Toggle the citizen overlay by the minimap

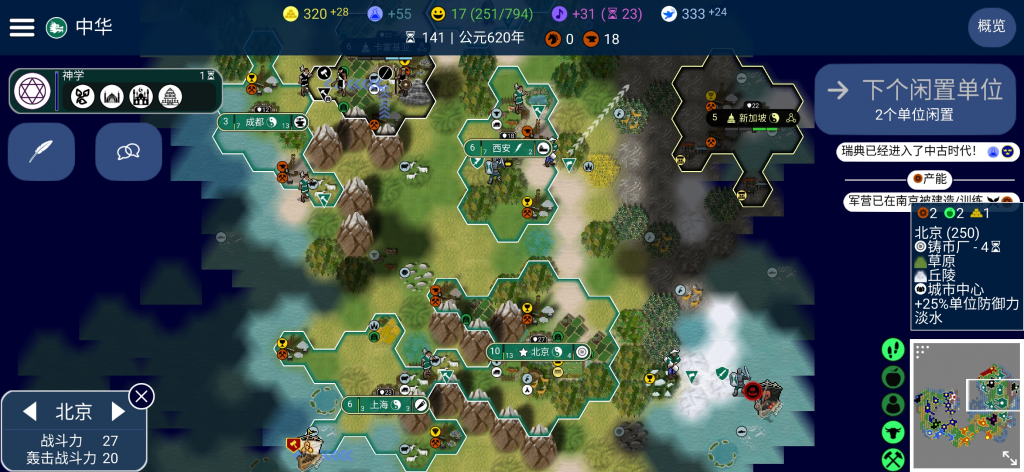(x=893, y=405)
